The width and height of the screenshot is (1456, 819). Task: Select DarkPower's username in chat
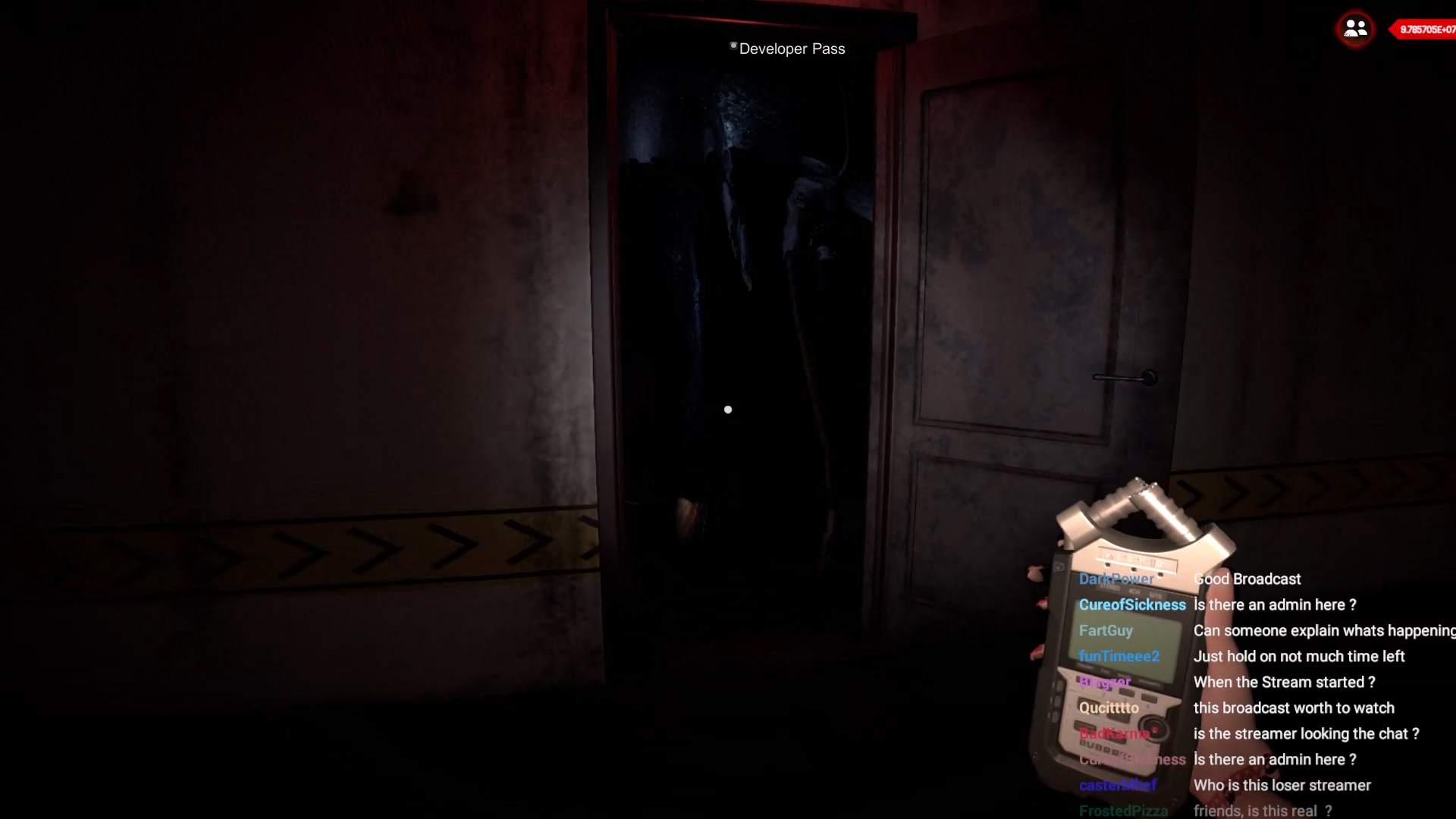1115,579
